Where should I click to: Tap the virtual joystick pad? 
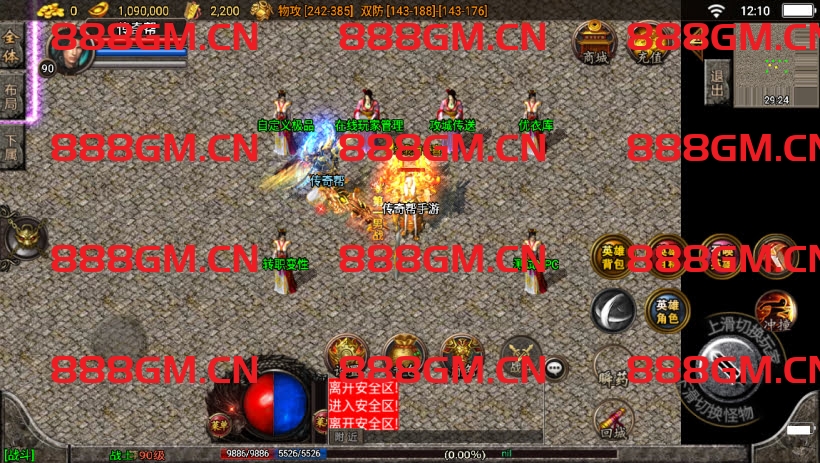point(118,340)
